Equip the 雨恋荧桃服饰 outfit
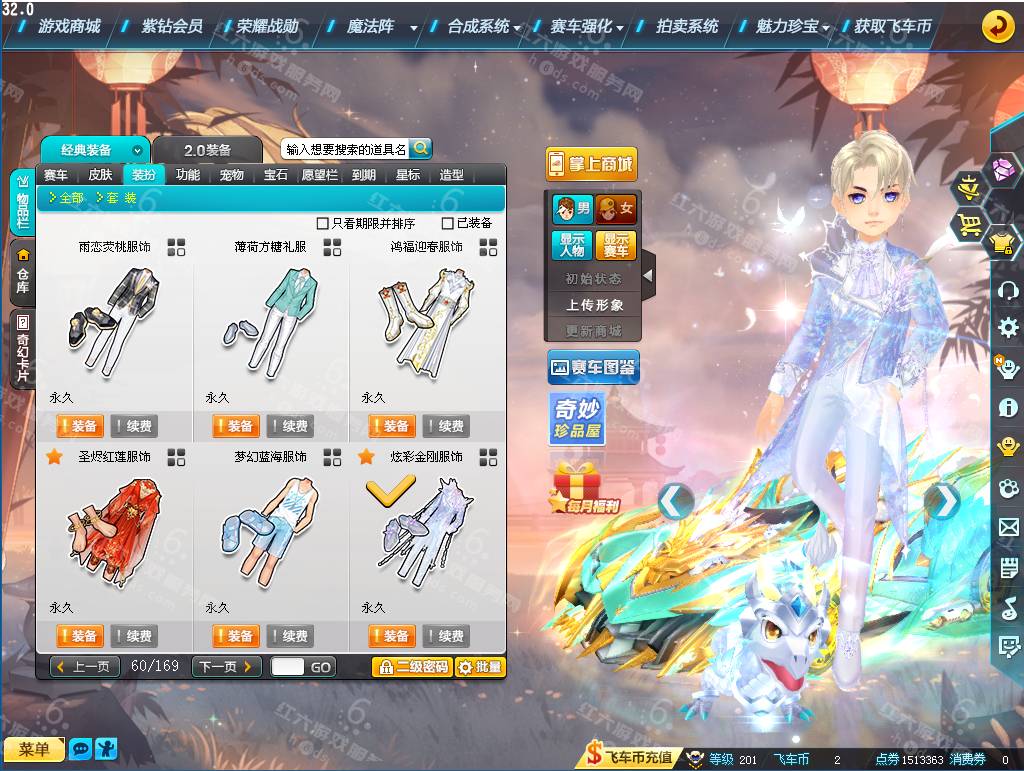The width and height of the screenshot is (1024, 771). pyautogui.click(x=79, y=426)
